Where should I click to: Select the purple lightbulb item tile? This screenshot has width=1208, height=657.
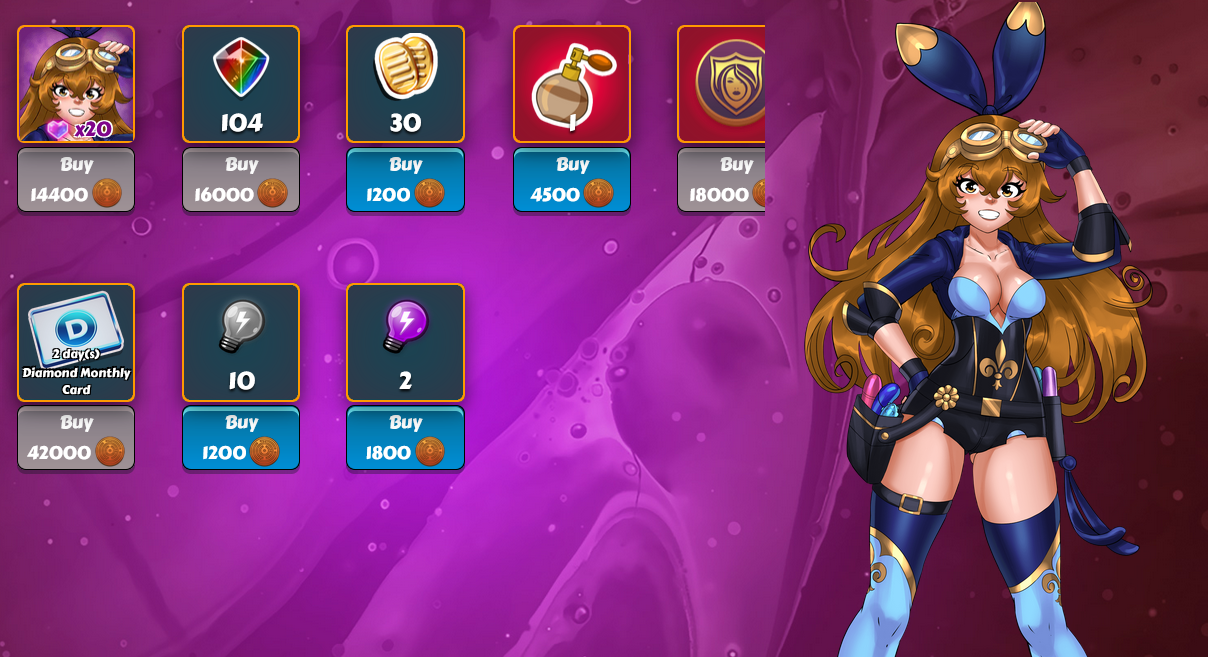(x=405, y=342)
